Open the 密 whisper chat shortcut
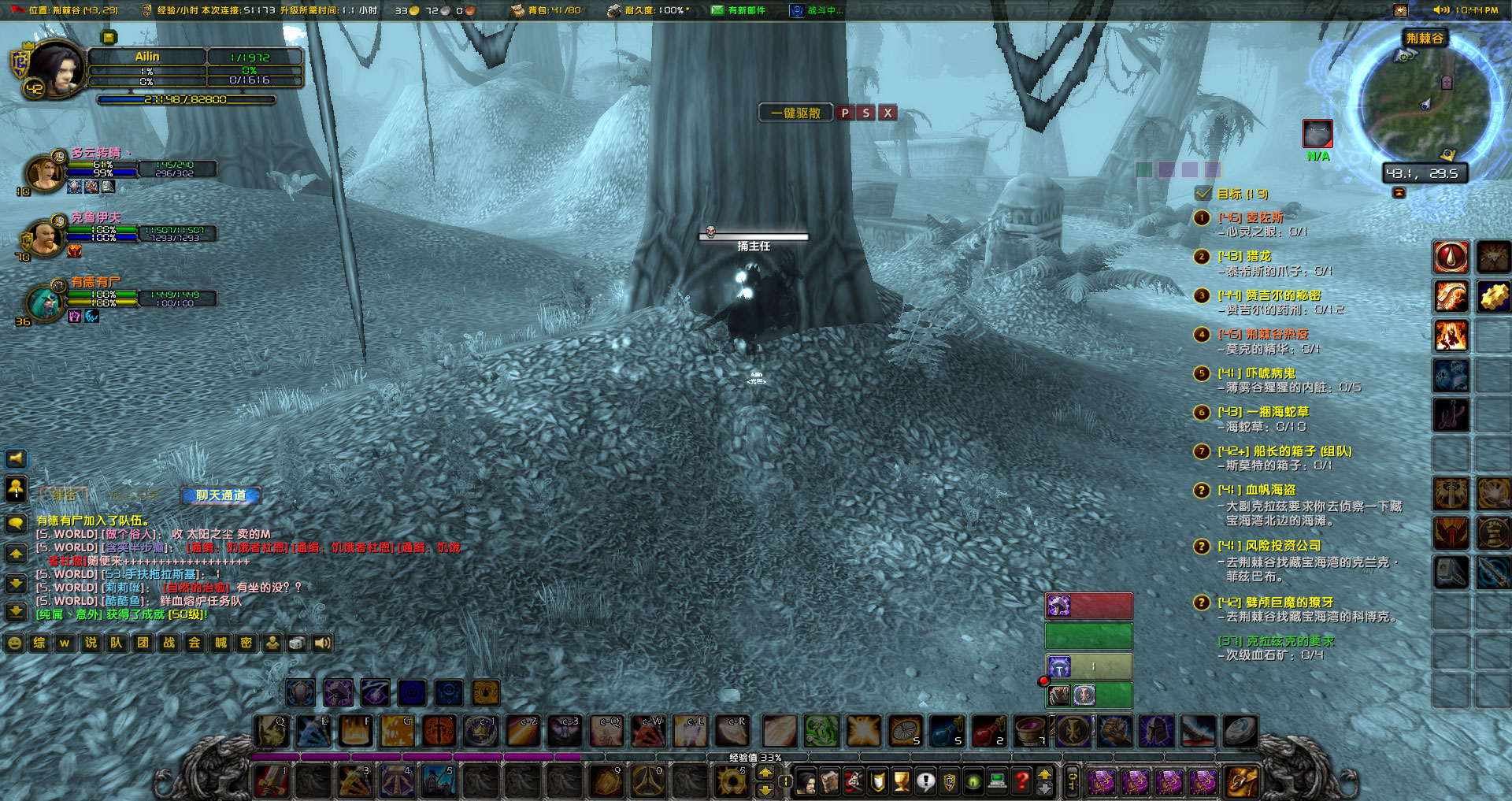Viewport: 1512px width, 801px height. click(246, 643)
